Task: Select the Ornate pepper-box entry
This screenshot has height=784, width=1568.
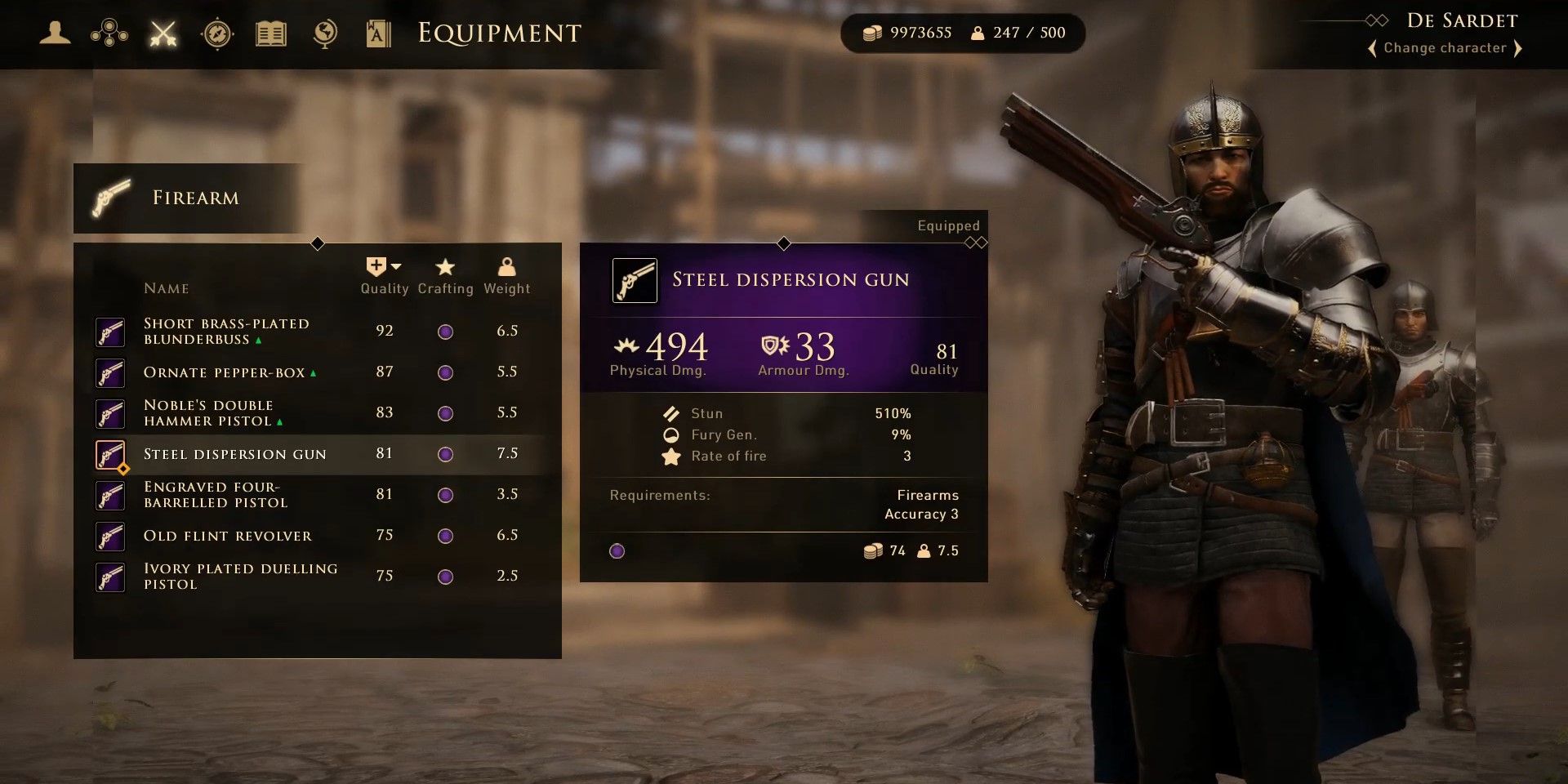Action: click(229, 372)
